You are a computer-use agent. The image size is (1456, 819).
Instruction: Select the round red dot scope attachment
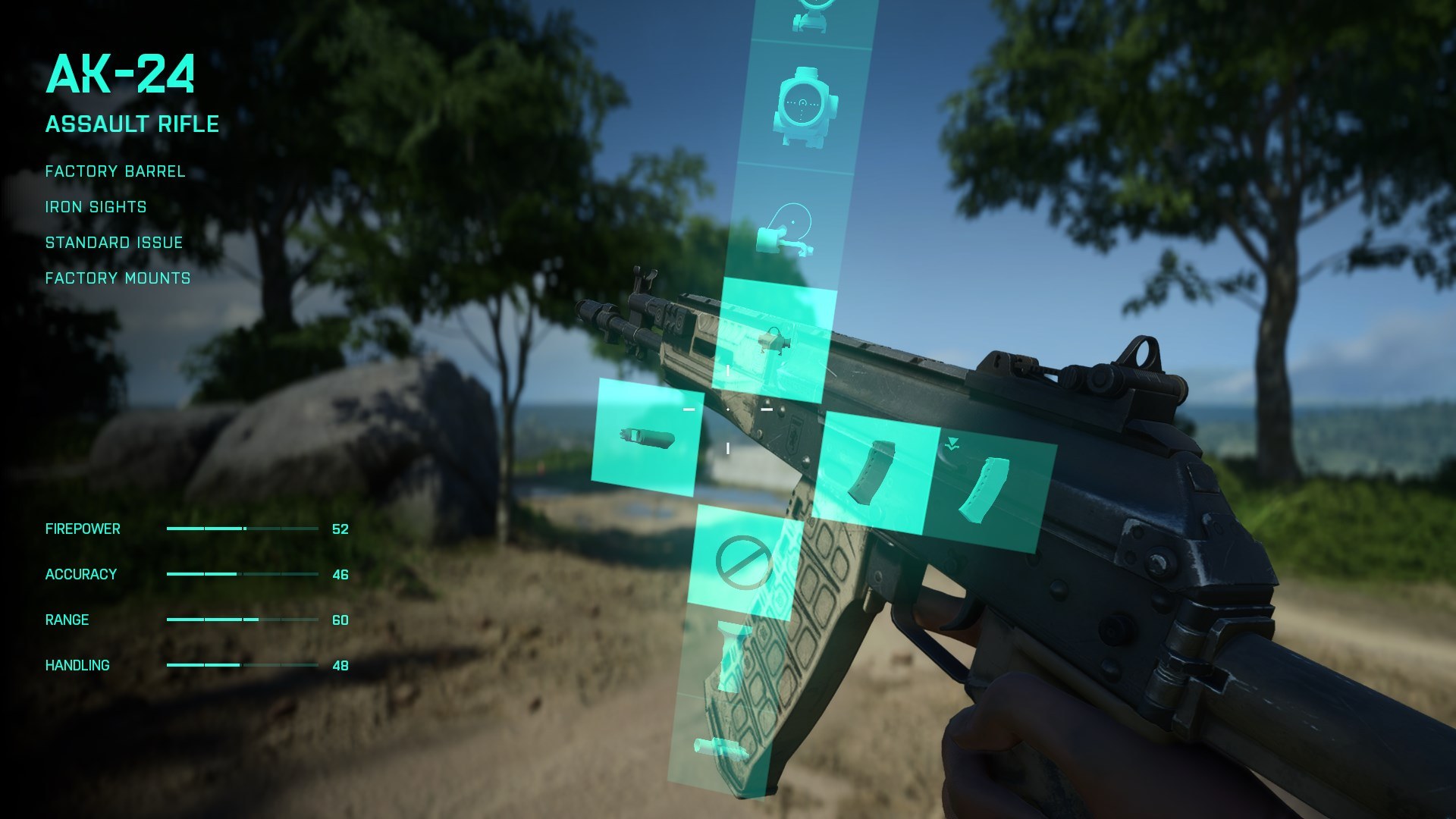pyautogui.click(x=803, y=107)
